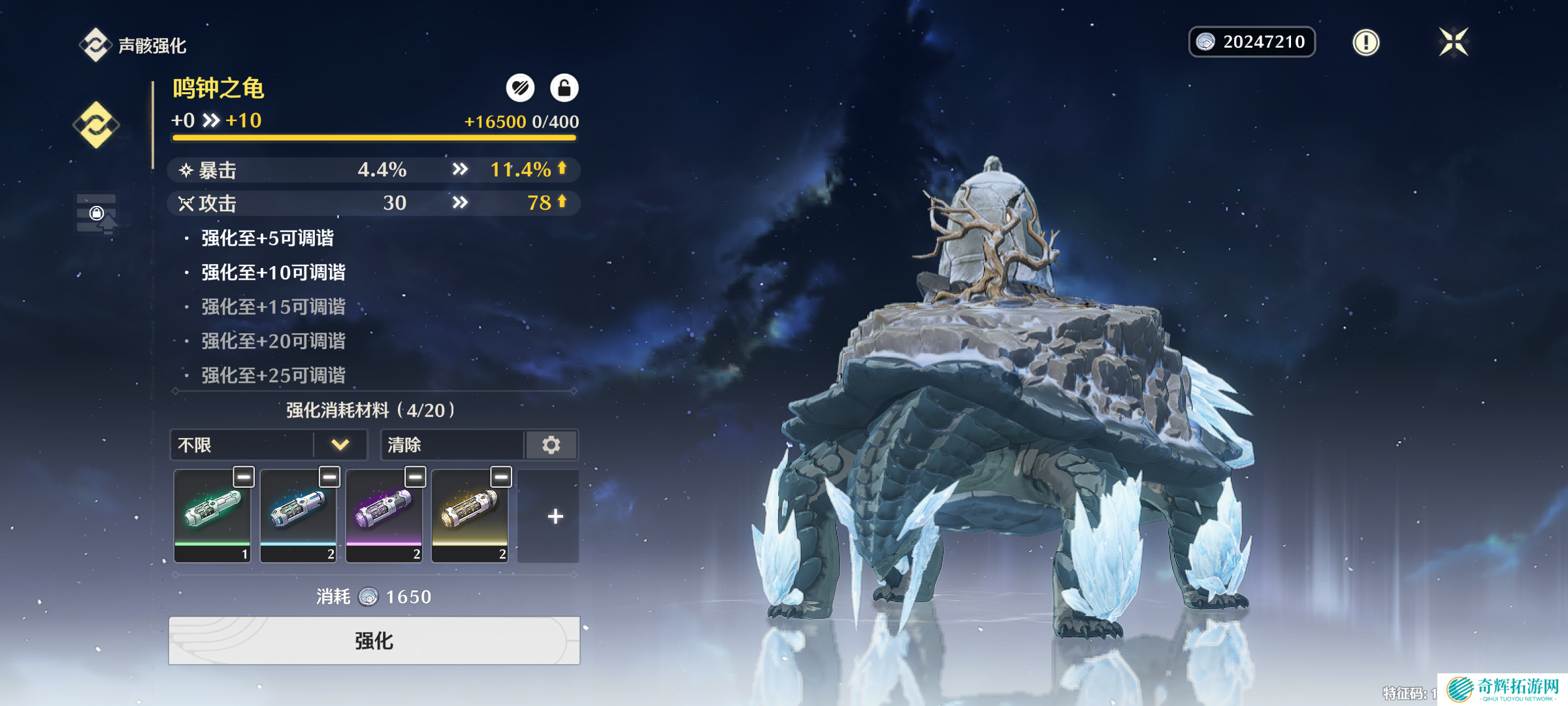This screenshot has height=706, width=1568.
Task: Switch to the echo enhancement tab
Action: point(96,124)
